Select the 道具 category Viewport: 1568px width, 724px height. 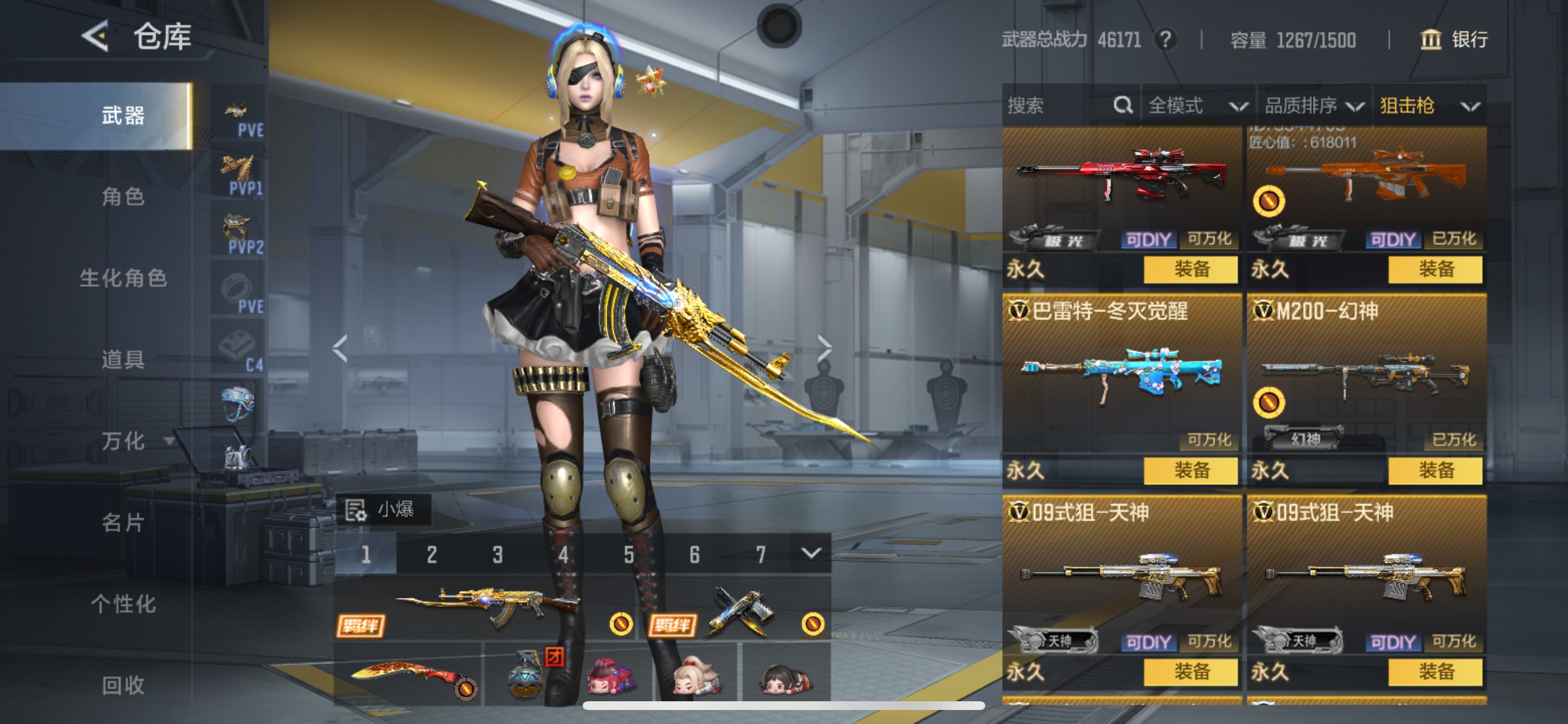(x=123, y=360)
